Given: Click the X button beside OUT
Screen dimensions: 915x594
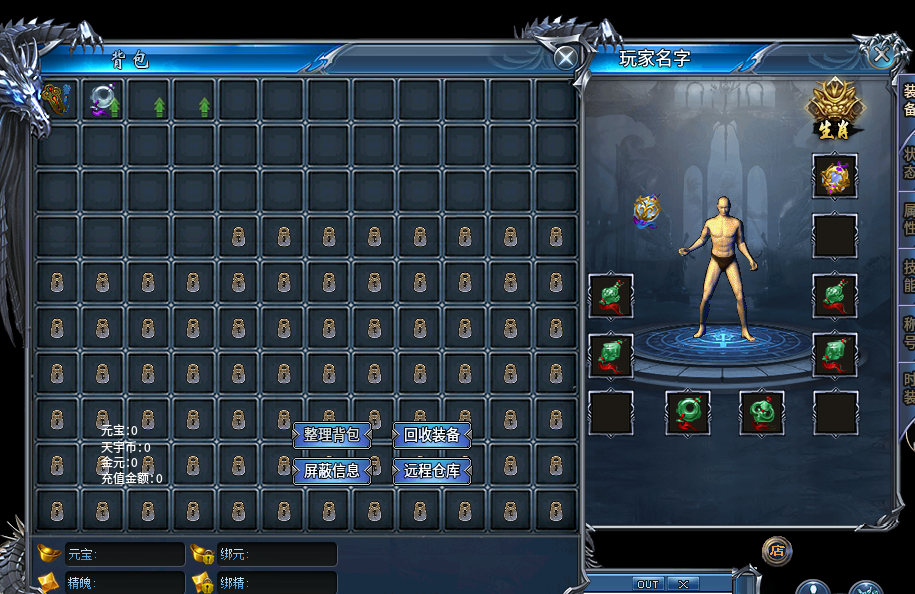Looking at the screenshot, I should click(683, 584).
